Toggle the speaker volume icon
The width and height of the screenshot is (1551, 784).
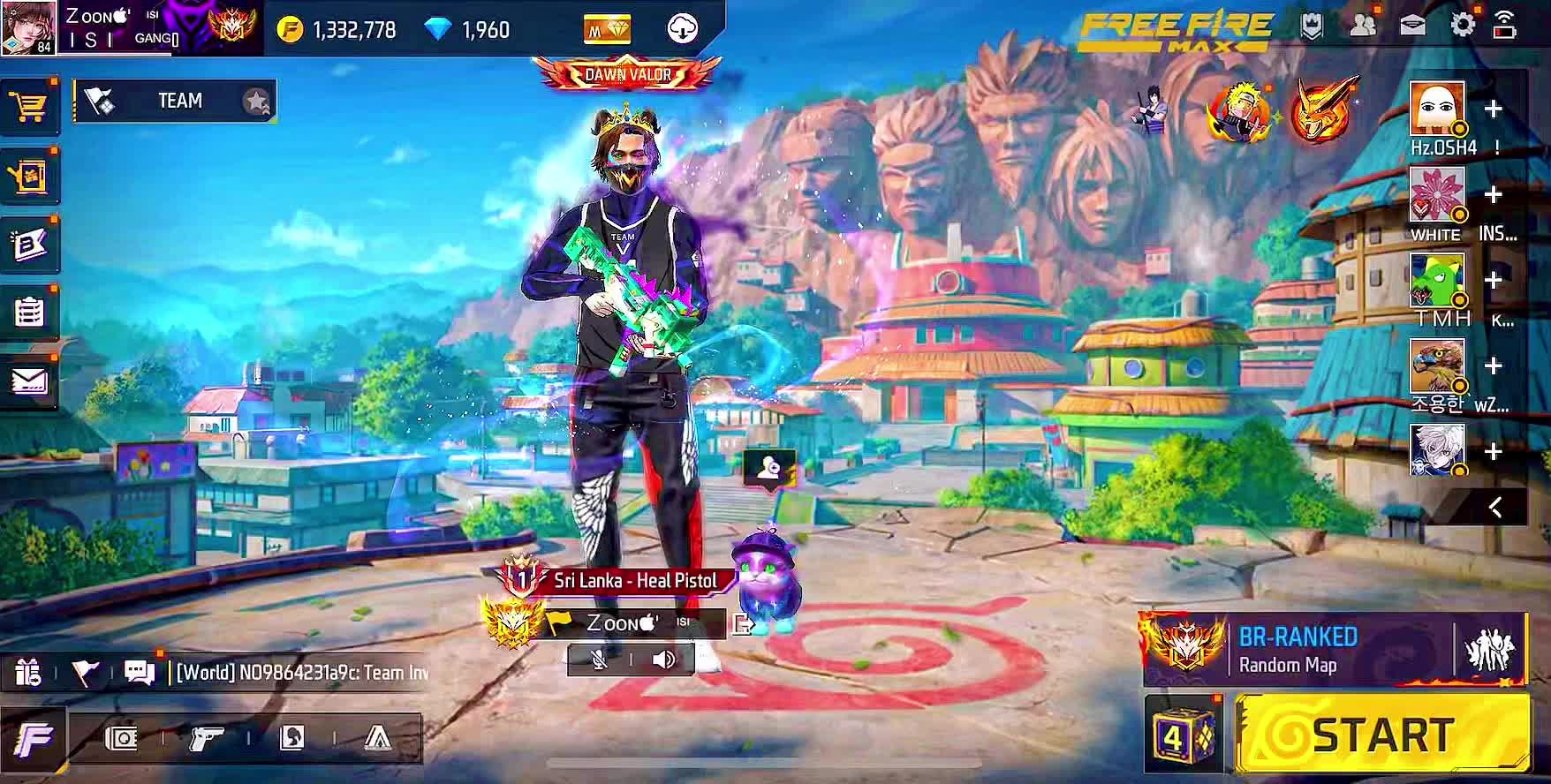point(663,660)
